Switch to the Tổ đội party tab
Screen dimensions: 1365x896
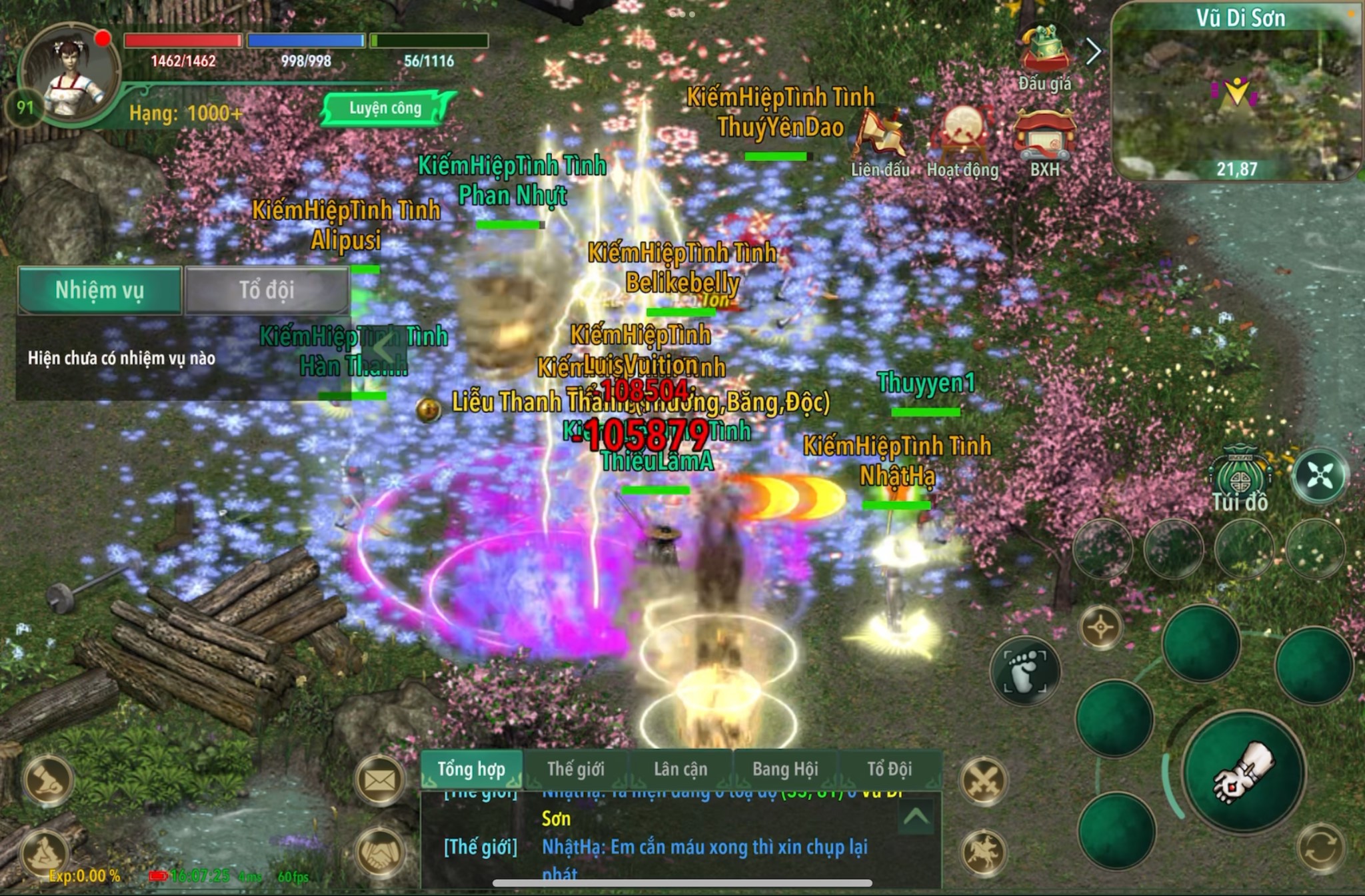click(267, 290)
